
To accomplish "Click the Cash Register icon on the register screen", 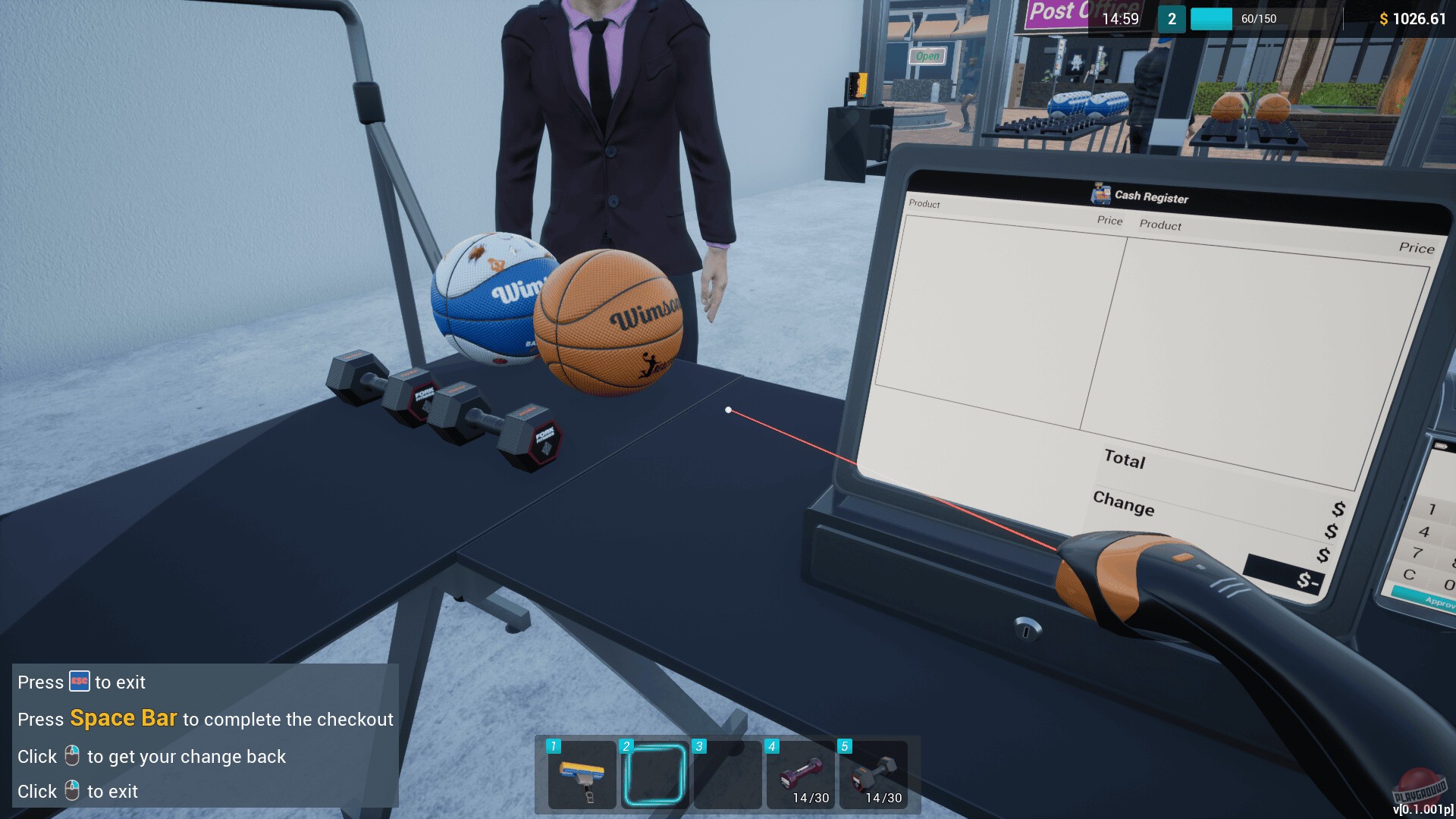I will [x=1101, y=196].
